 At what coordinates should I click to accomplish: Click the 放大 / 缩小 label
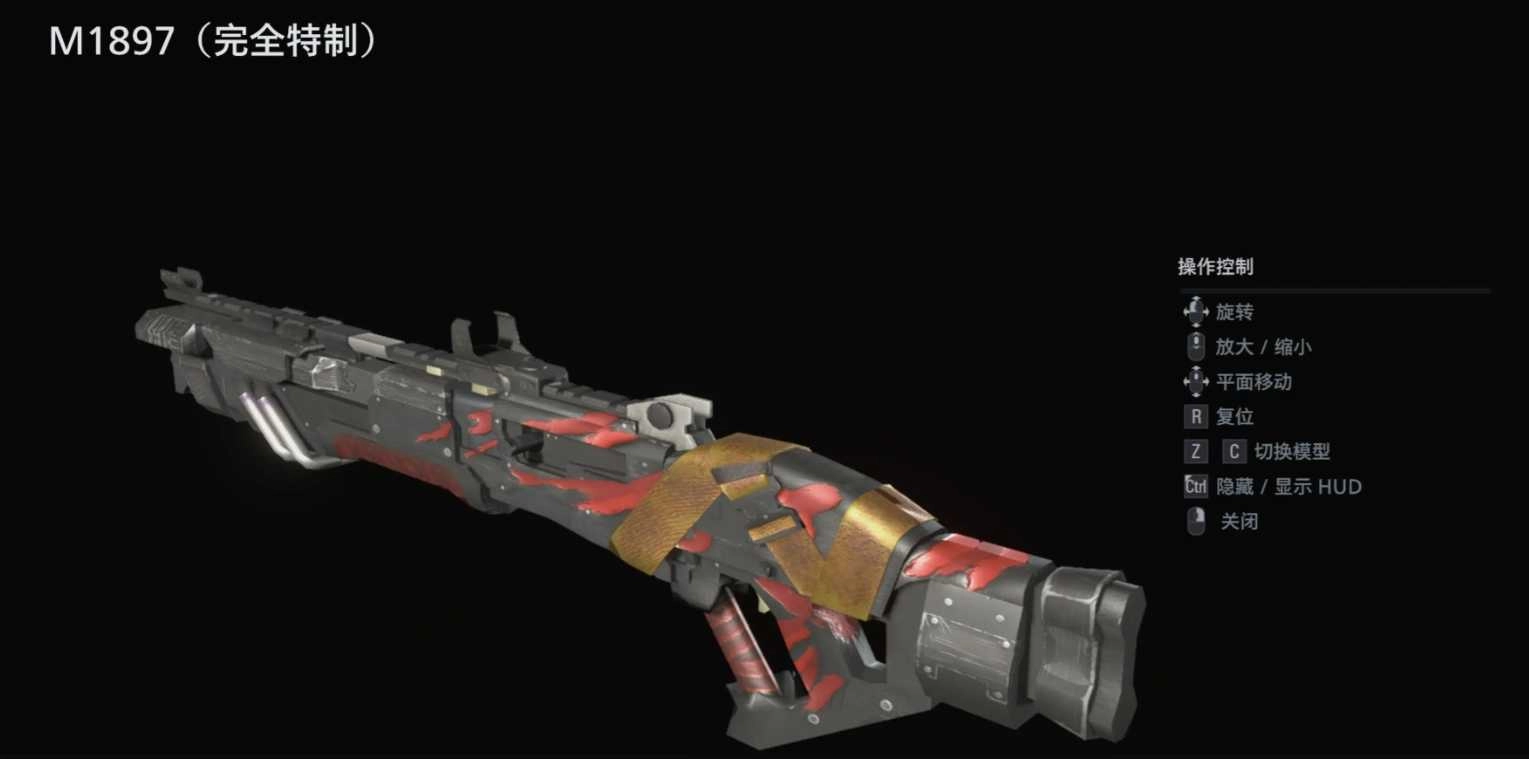point(1264,347)
